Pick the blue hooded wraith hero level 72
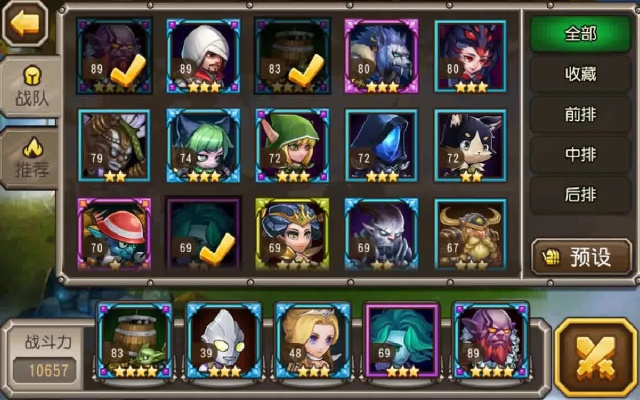Screen dimensions: 640x400 click(x=381, y=145)
